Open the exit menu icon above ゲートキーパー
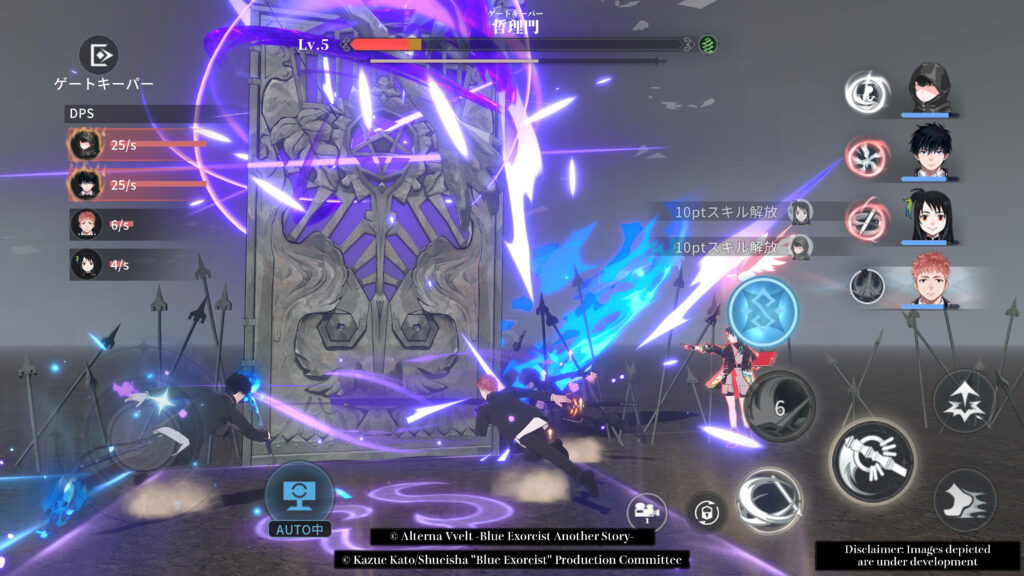 (x=99, y=55)
